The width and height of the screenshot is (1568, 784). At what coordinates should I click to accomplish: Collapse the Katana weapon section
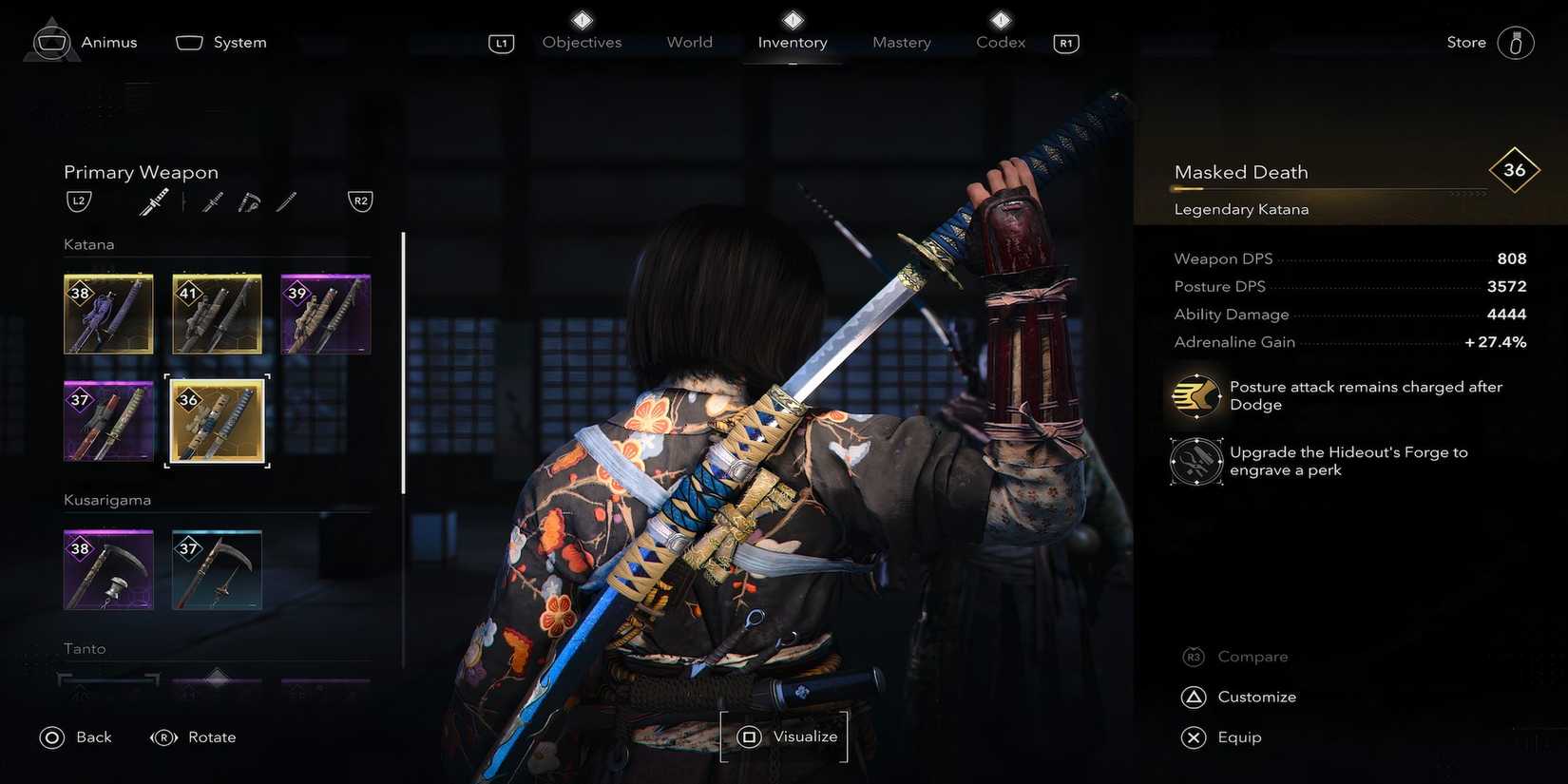[89, 243]
